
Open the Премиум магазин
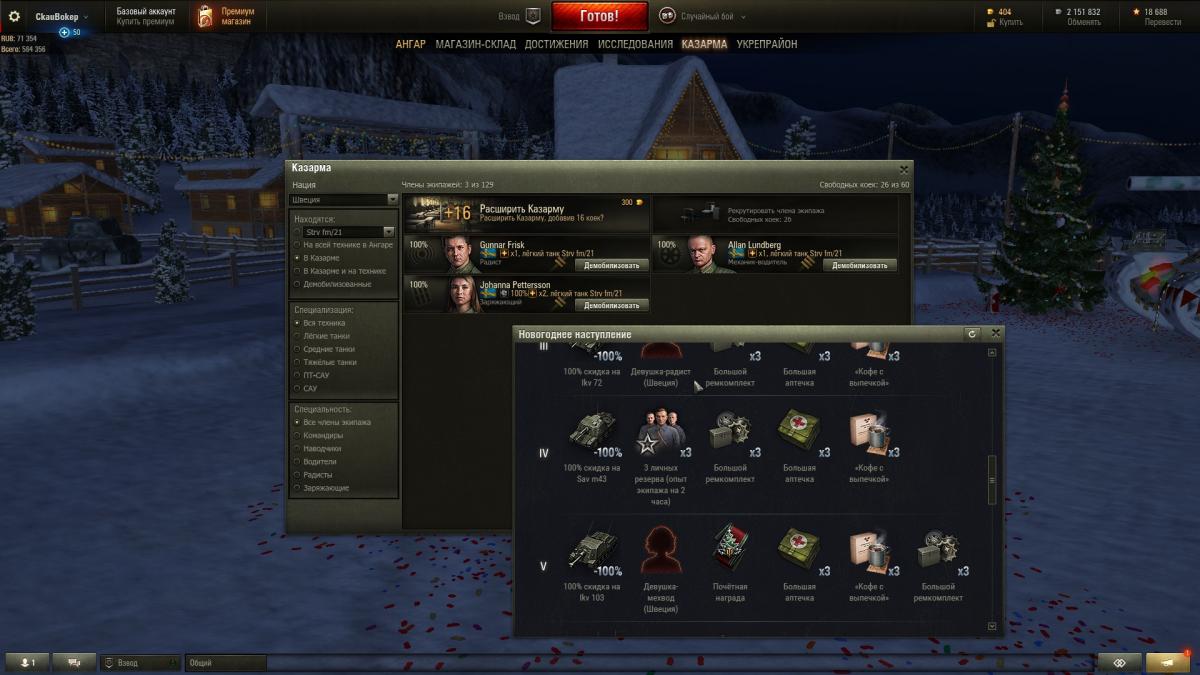click(226, 16)
